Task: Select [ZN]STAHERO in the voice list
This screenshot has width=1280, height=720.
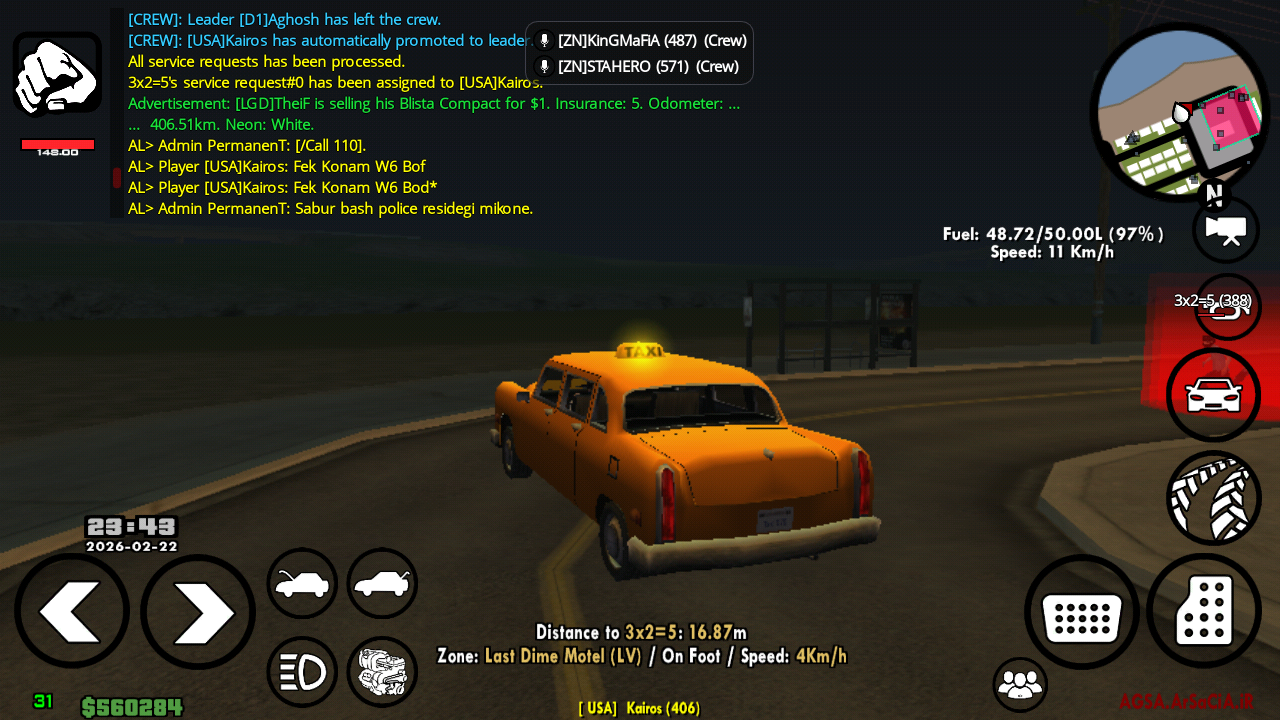Action: [x=647, y=67]
